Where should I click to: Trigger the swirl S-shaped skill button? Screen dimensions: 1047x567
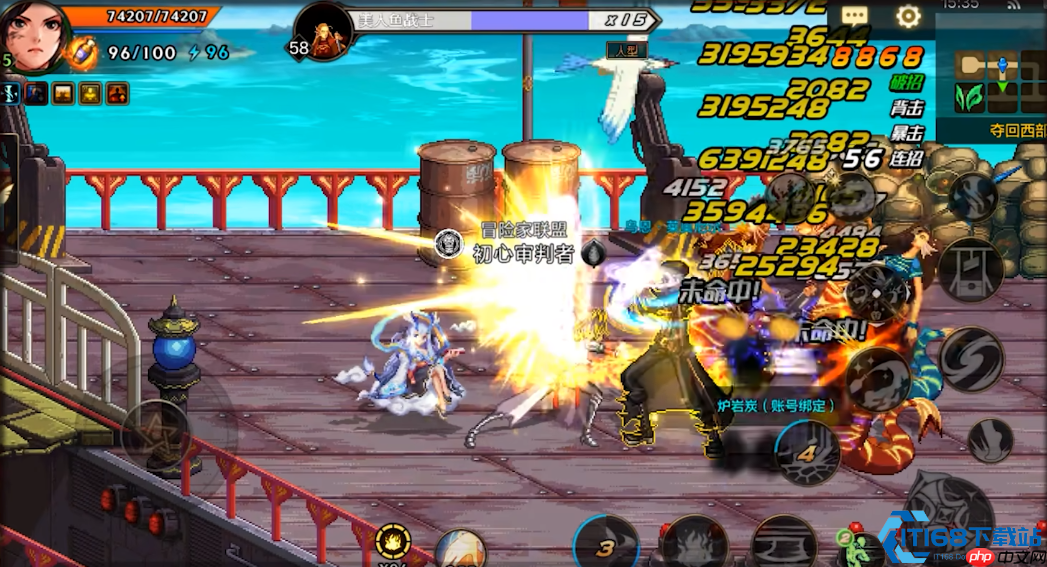click(x=971, y=359)
